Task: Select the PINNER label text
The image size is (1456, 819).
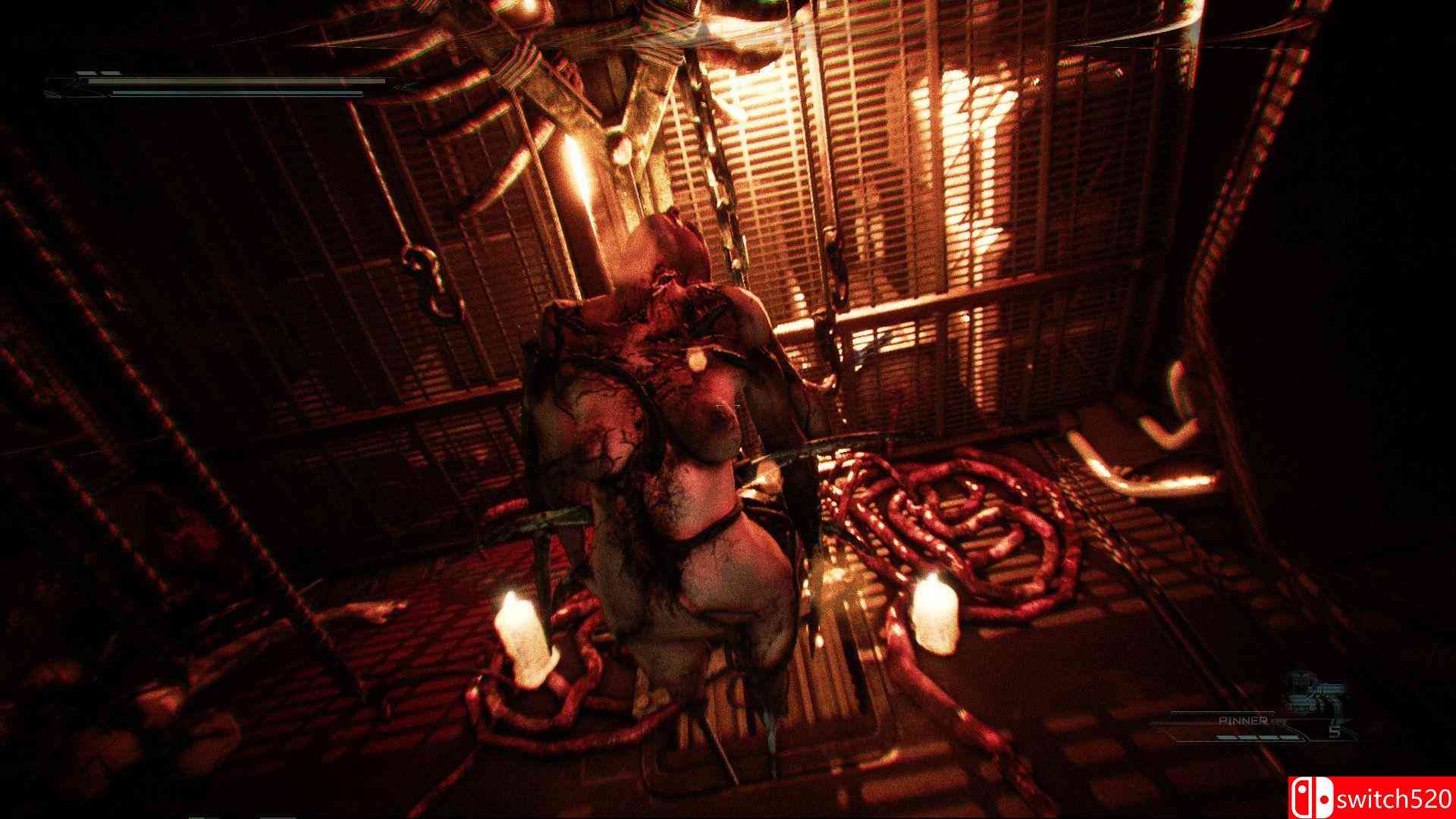Action: click(1244, 720)
